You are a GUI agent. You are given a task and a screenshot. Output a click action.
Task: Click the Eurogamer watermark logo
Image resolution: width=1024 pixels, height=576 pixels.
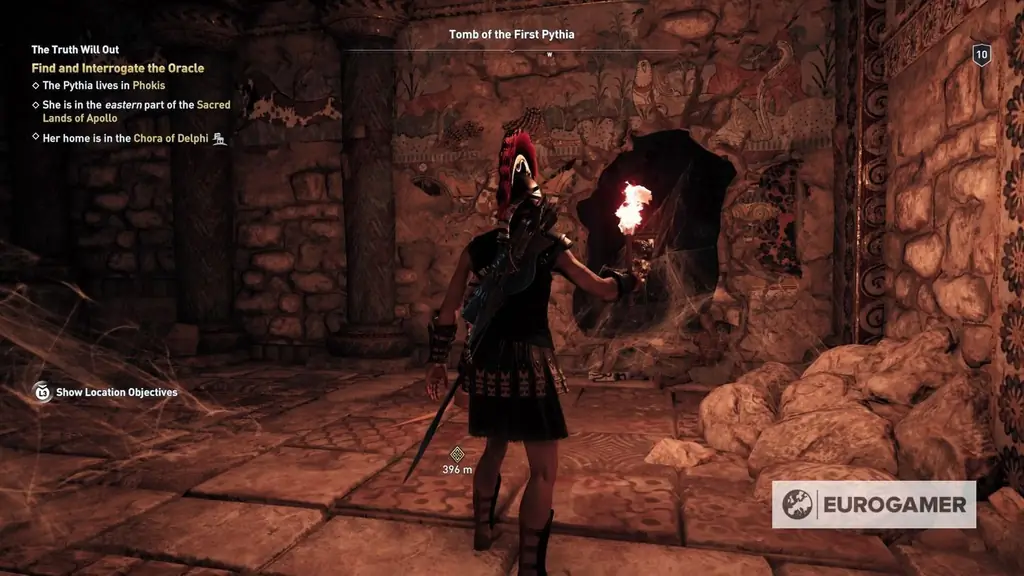click(x=874, y=504)
